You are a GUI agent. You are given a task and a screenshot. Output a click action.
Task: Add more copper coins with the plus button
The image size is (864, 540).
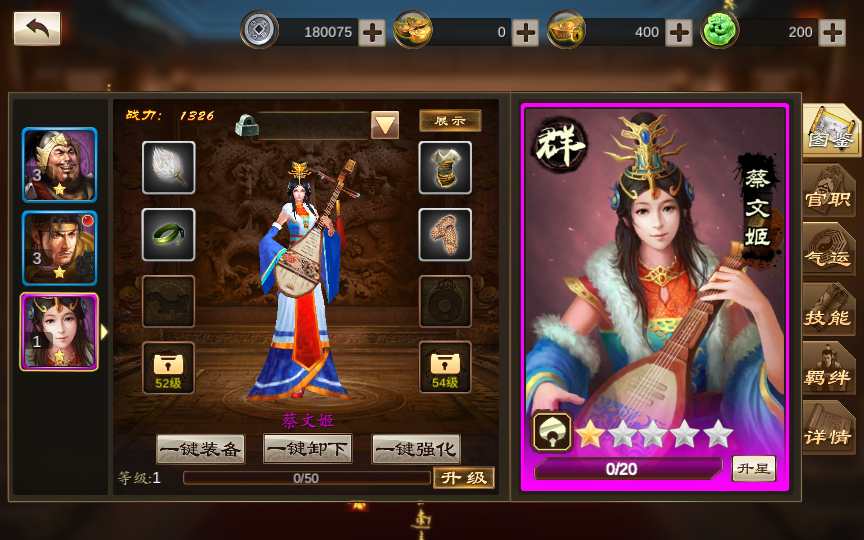[372, 32]
